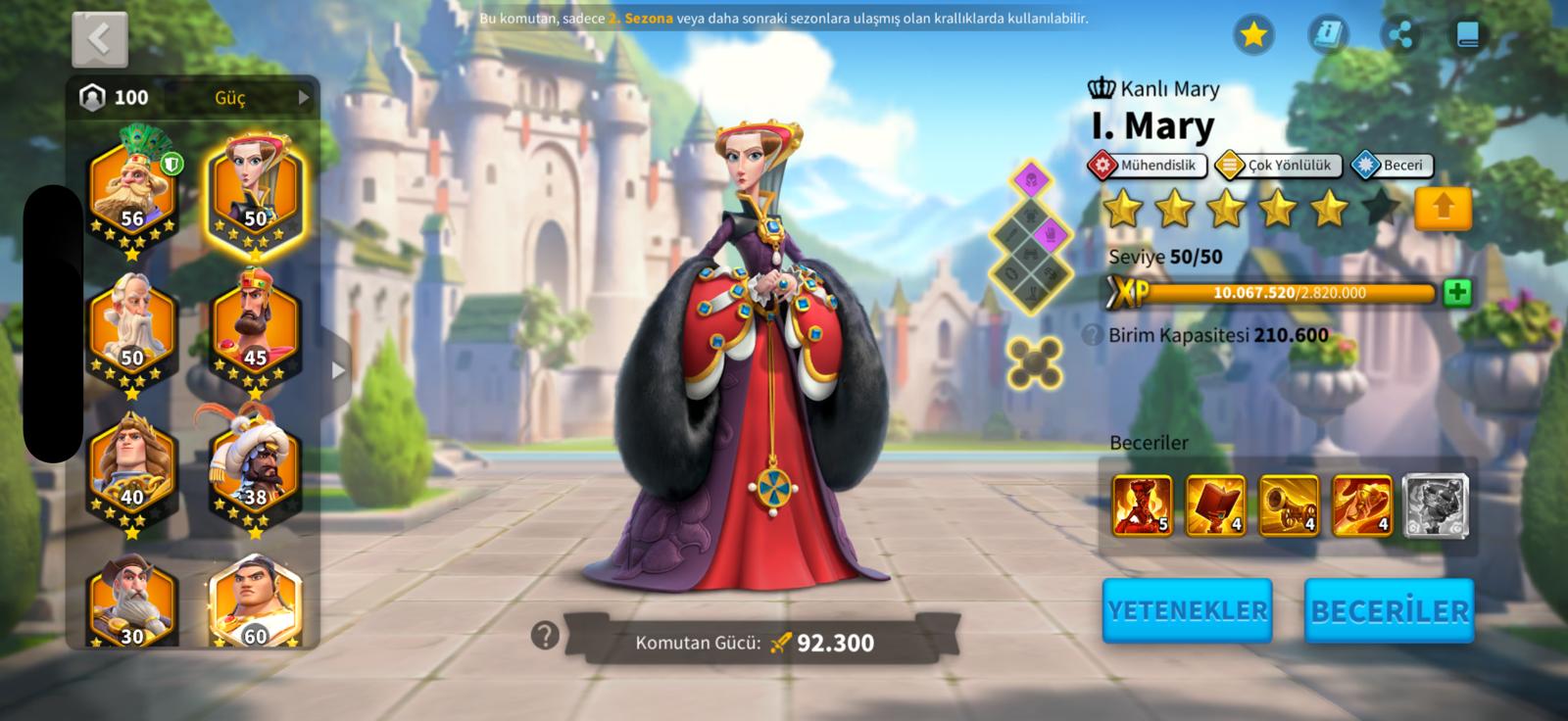The width and height of the screenshot is (1568, 721).
Task: Open the commander info book icon
Action: tap(1328, 35)
